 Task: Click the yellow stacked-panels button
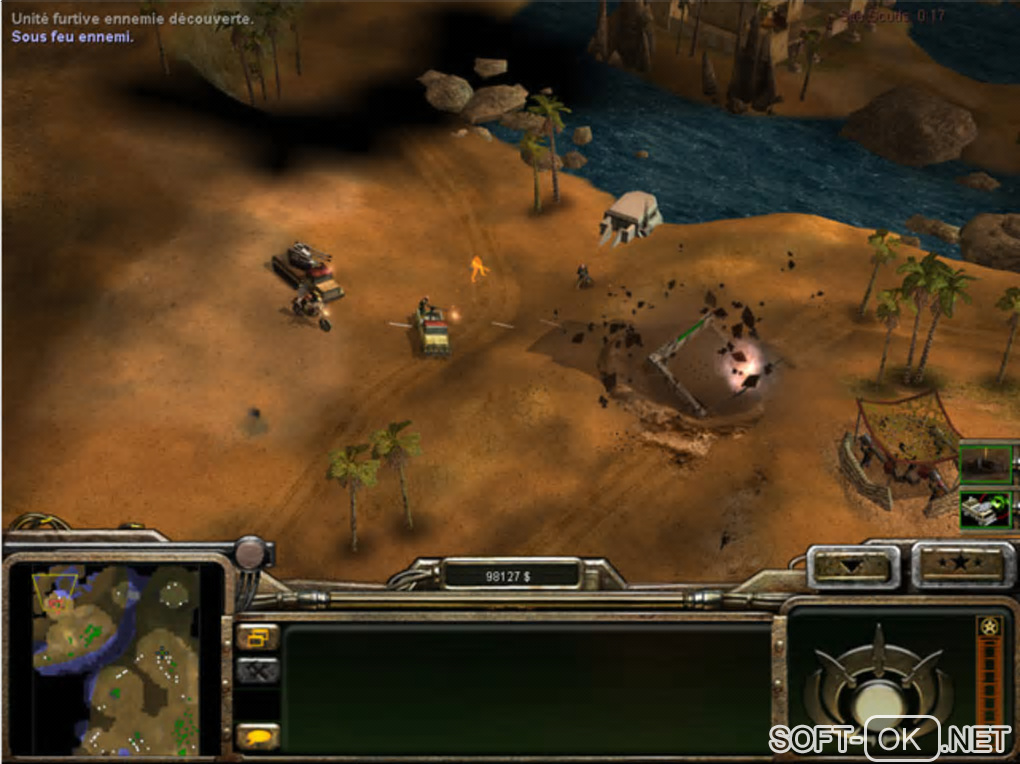coord(258,636)
